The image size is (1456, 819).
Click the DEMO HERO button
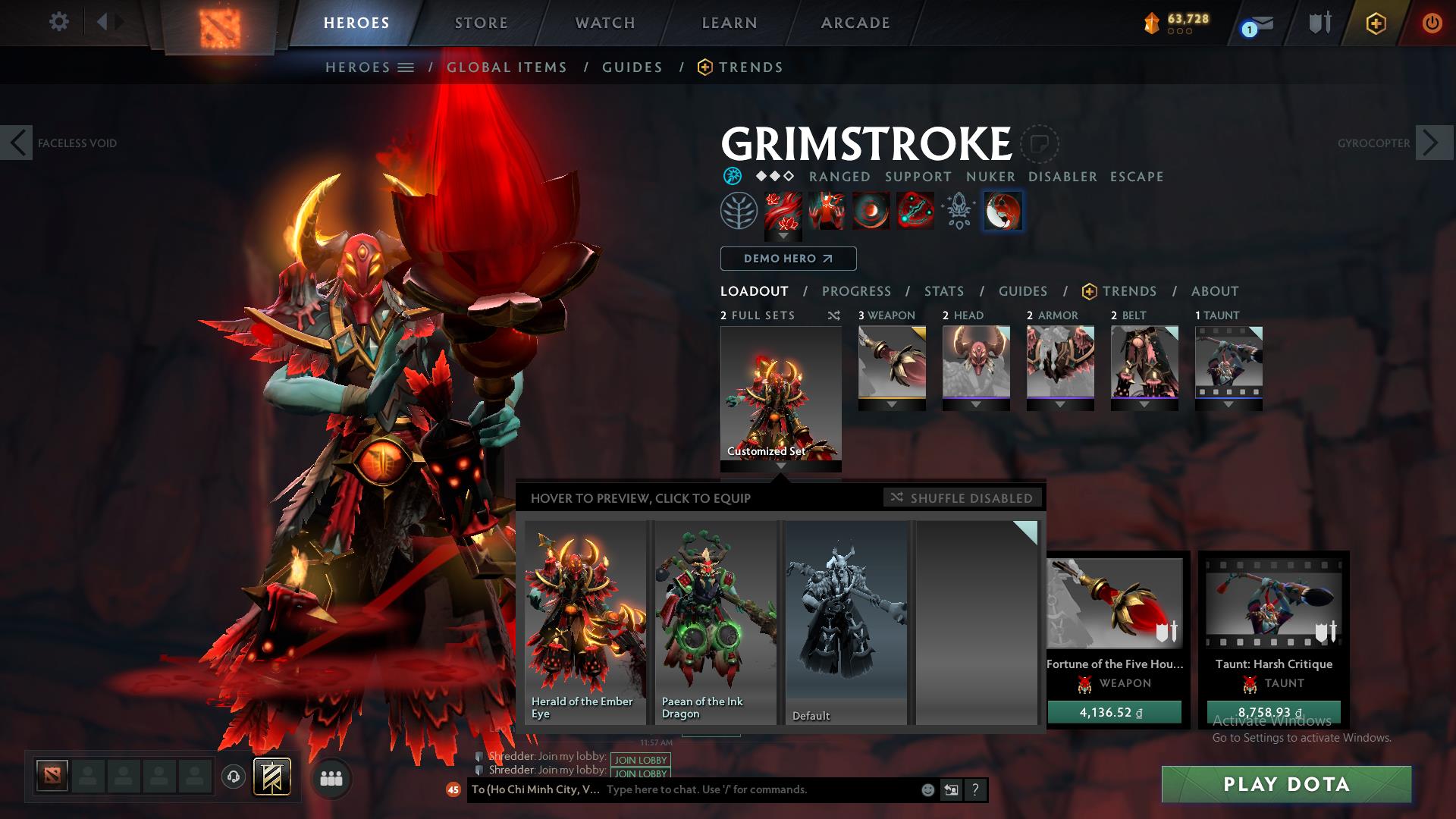pos(788,259)
